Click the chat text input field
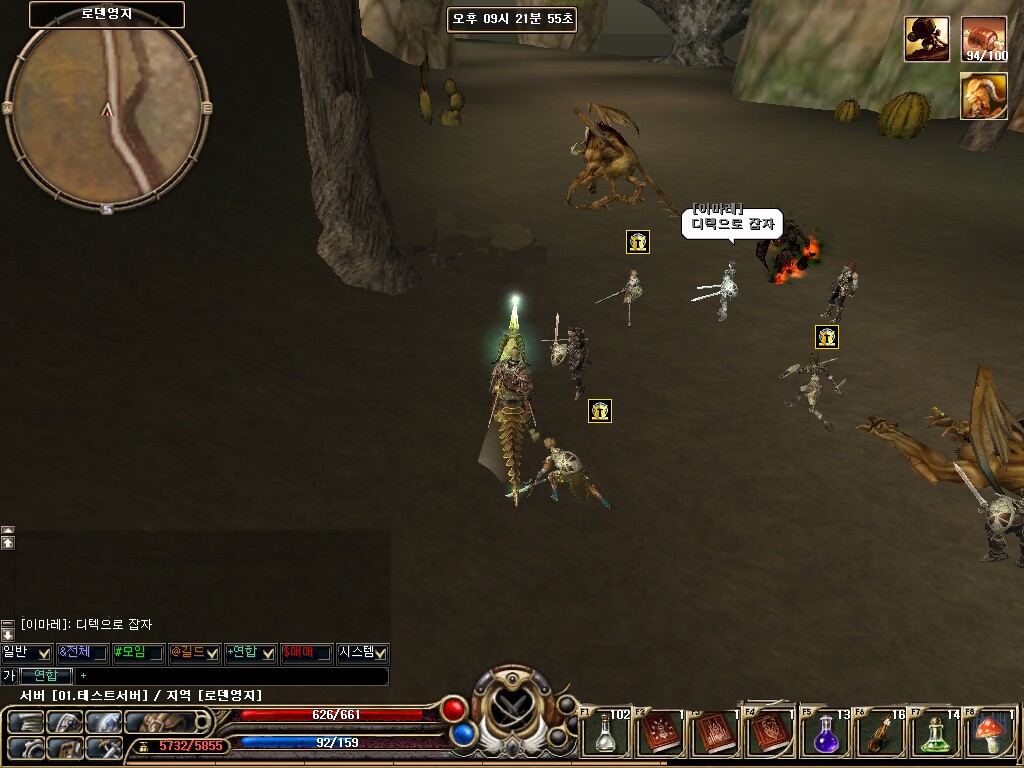 tap(230, 676)
